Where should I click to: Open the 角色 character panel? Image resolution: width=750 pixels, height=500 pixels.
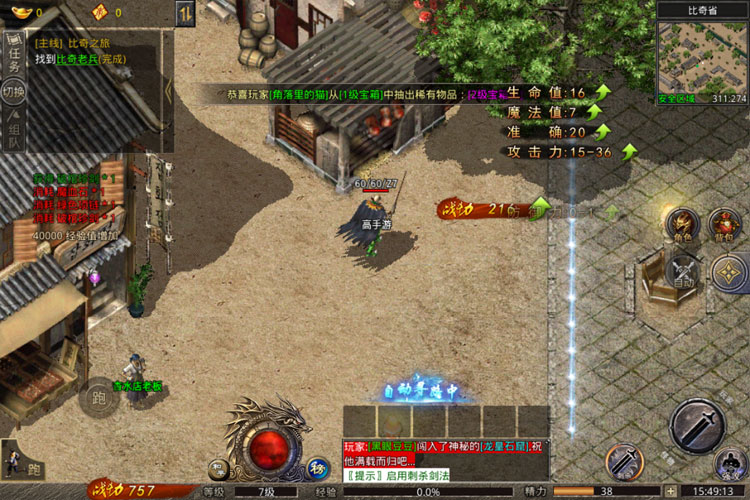pos(684,224)
